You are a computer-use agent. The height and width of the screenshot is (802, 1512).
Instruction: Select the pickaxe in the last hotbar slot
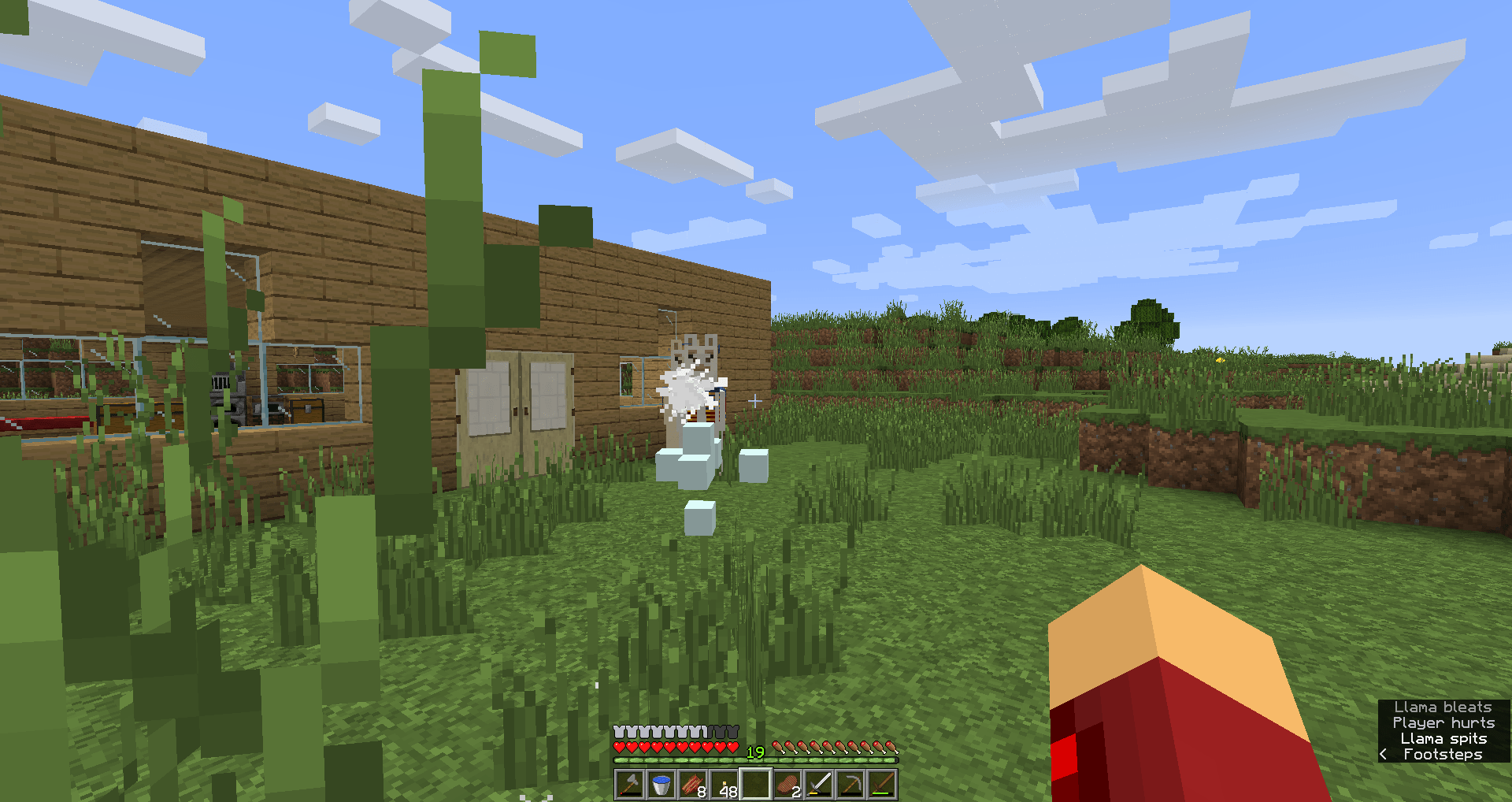(884, 782)
